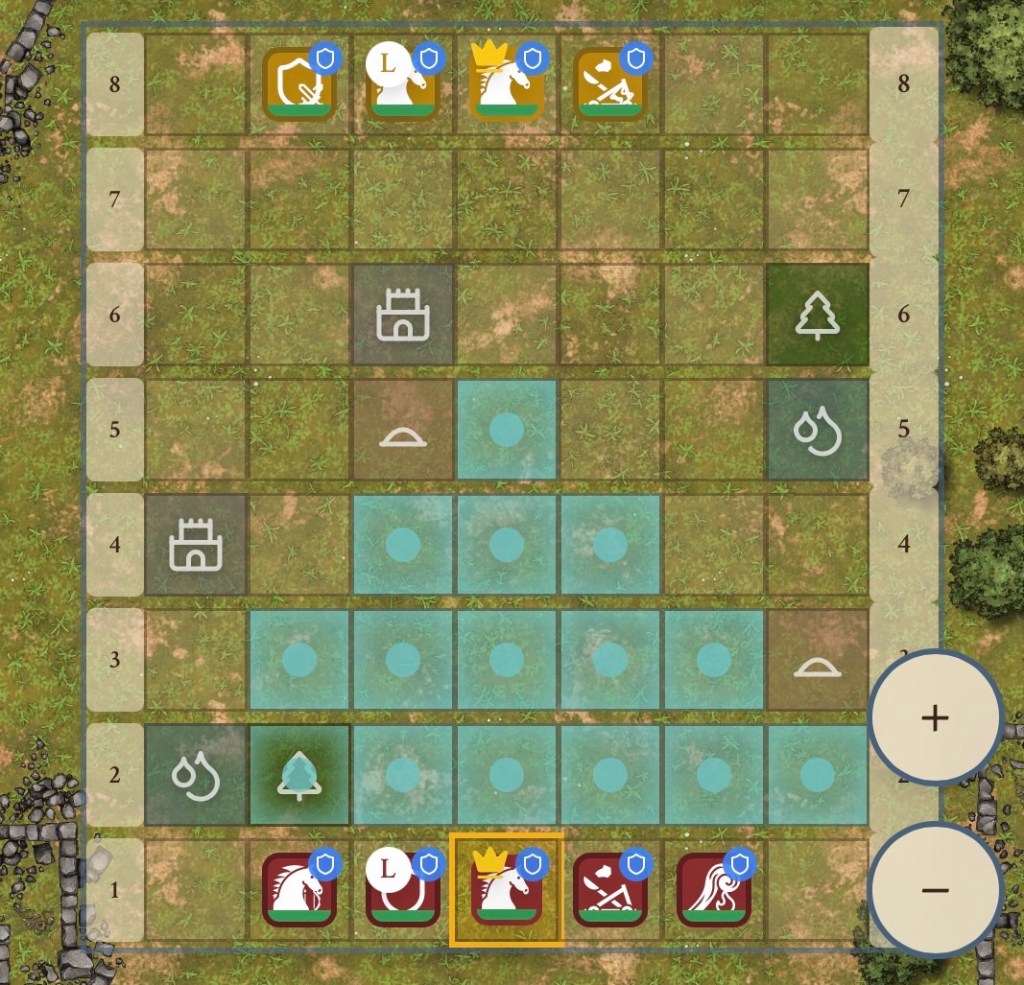Select the red flowing-mane unit
Screen dimensions: 1024x985
point(713,889)
